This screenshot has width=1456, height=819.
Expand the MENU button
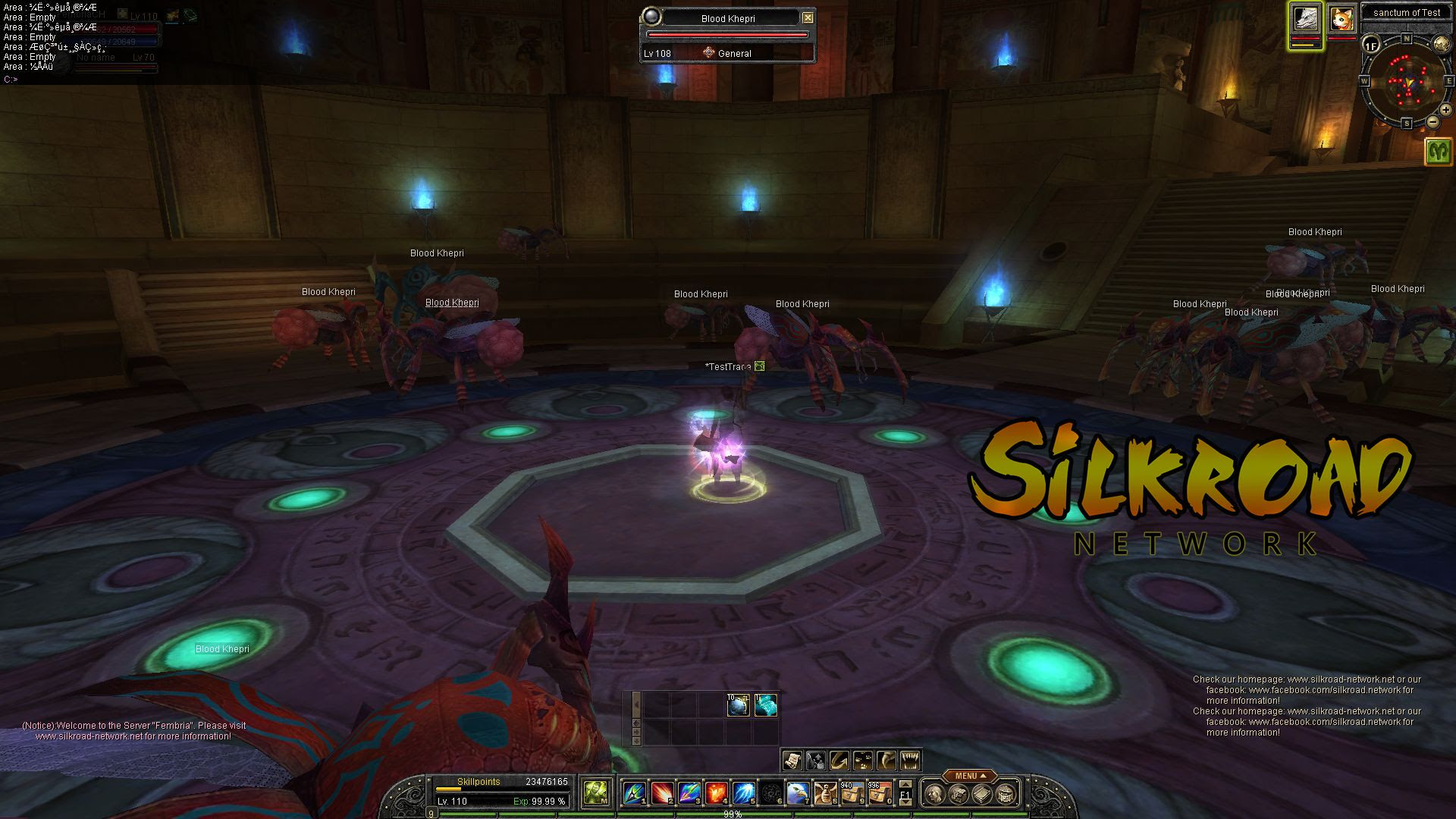tap(971, 776)
